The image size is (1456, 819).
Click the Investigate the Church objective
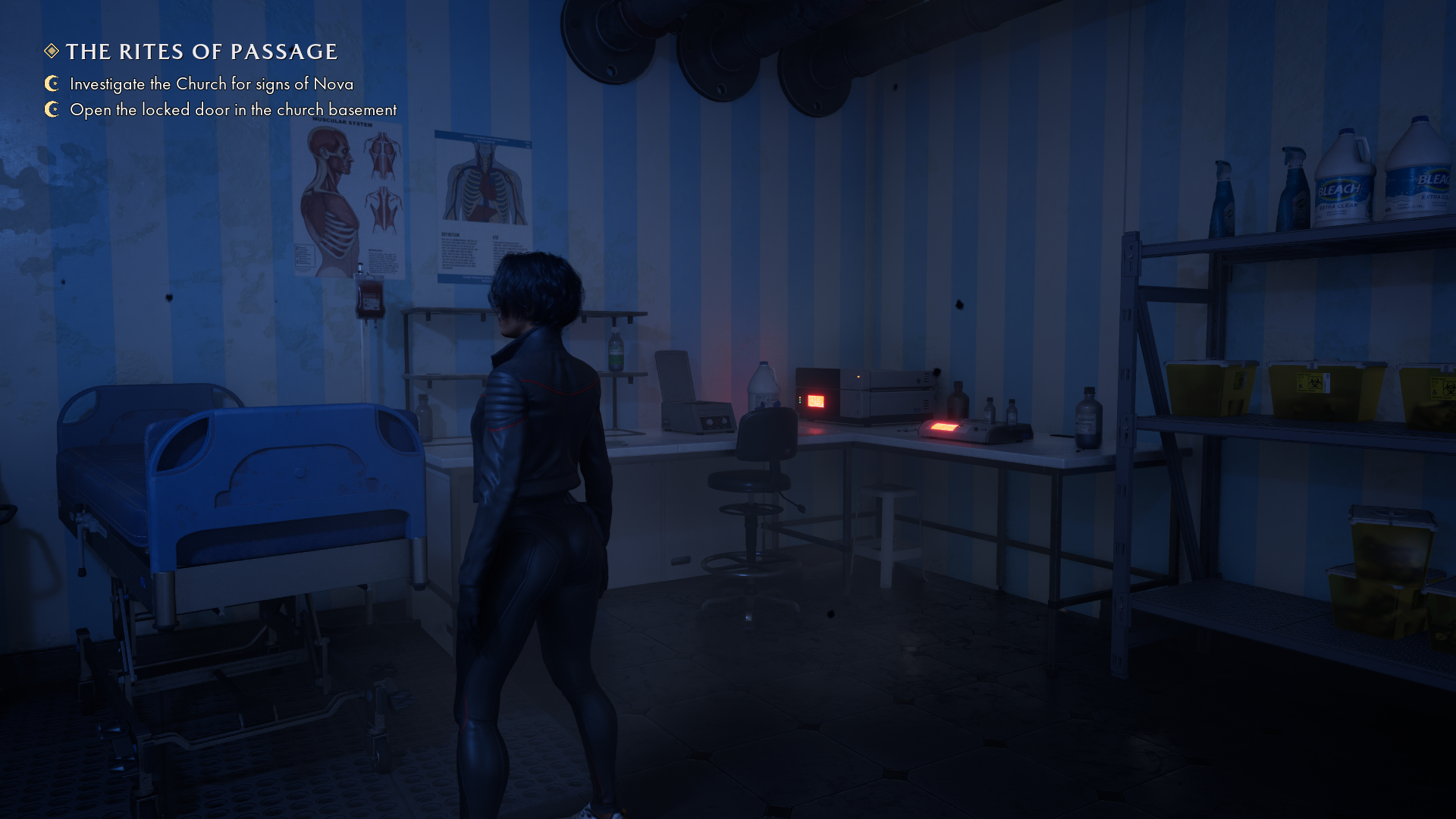(x=211, y=84)
